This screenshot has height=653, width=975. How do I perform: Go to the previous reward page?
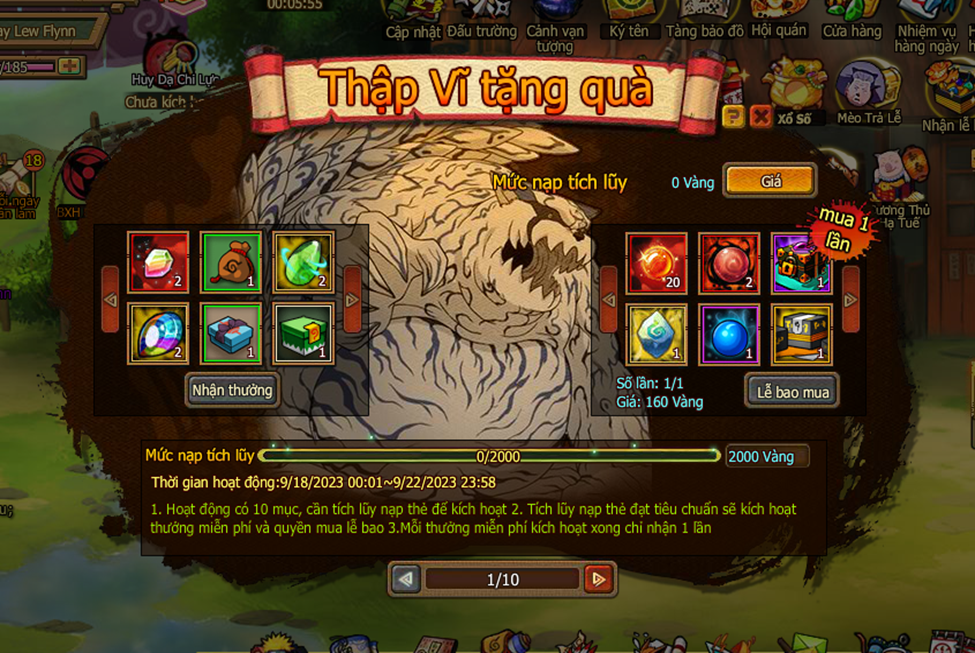(406, 579)
